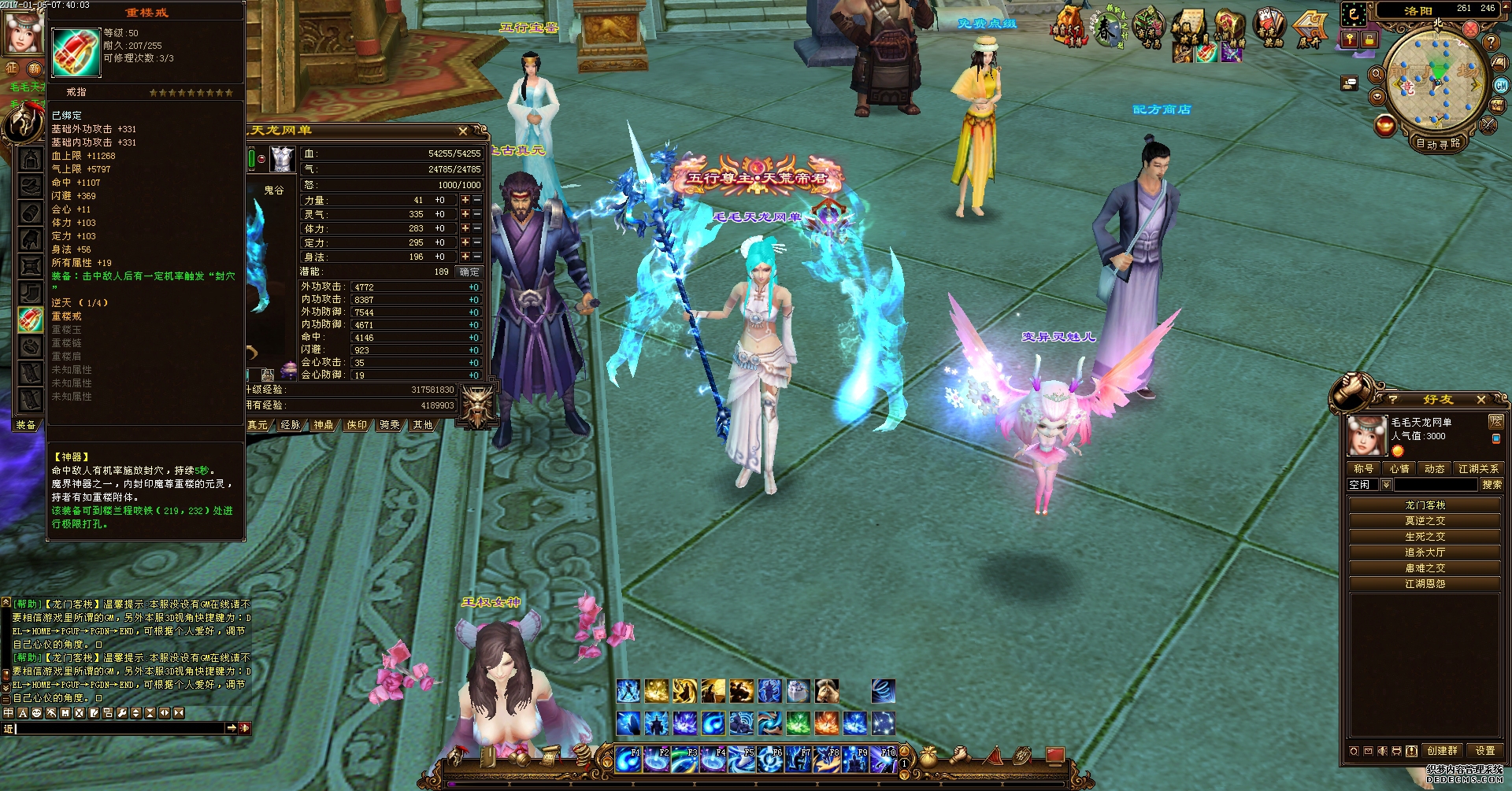Switch to the 经脉 tab
This screenshot has width=1512, height=791.
coord(291,425)
